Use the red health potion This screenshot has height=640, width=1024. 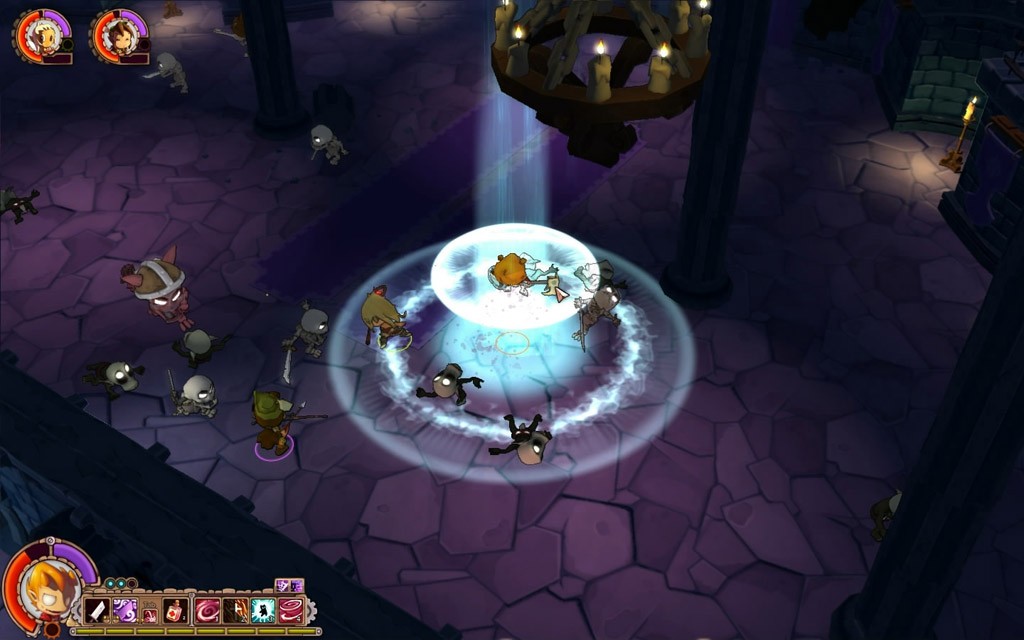[175, 610]
